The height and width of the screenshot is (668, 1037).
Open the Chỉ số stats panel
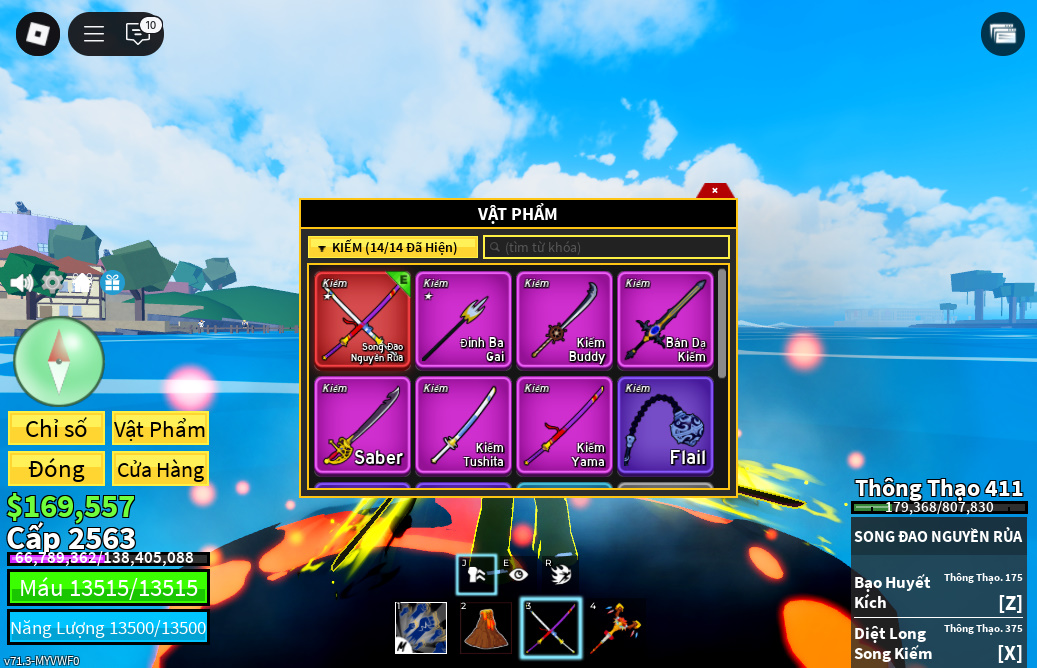[56, 429]
